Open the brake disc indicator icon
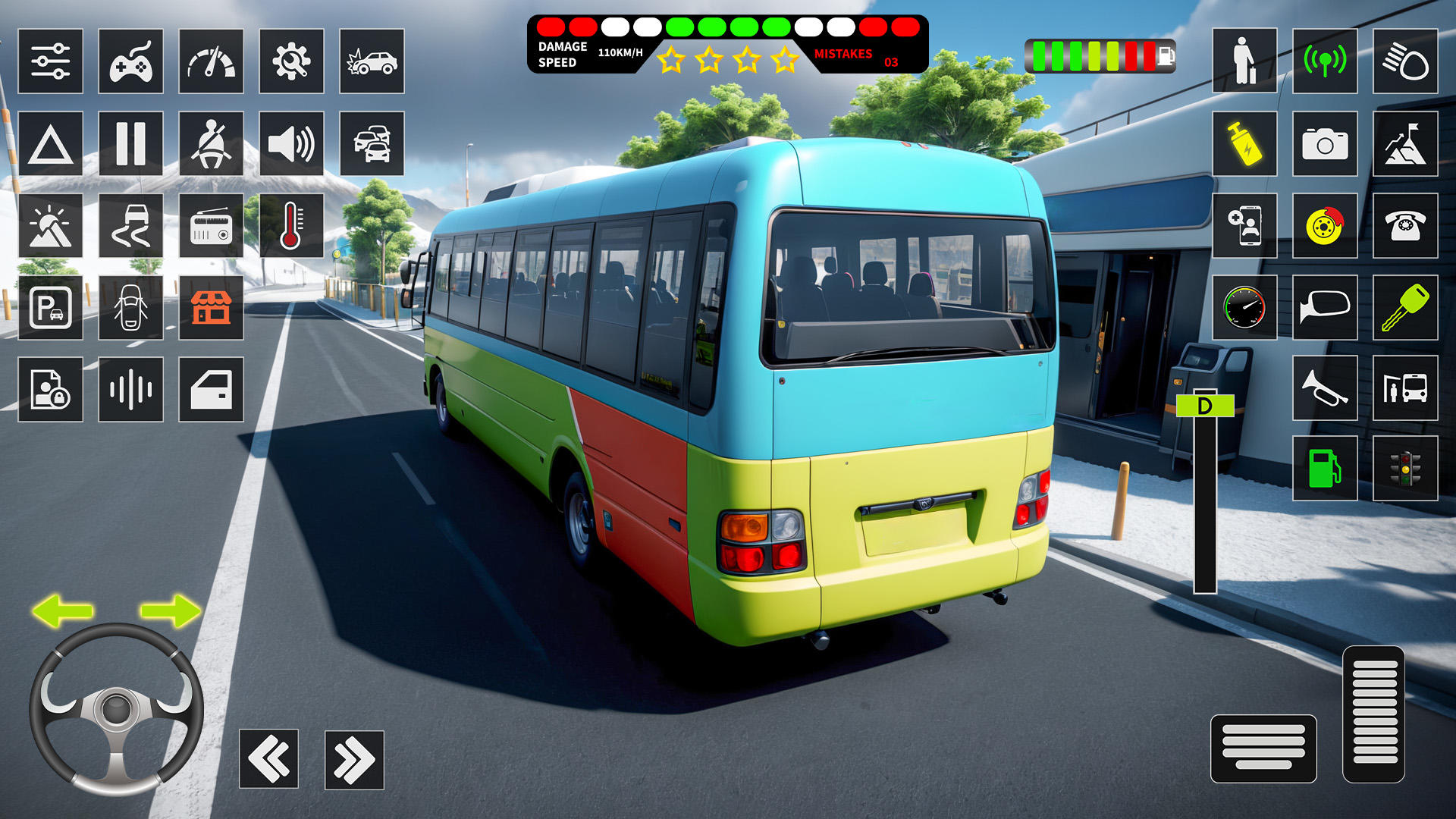1456x819 pixels. [x=1323, y=226]
